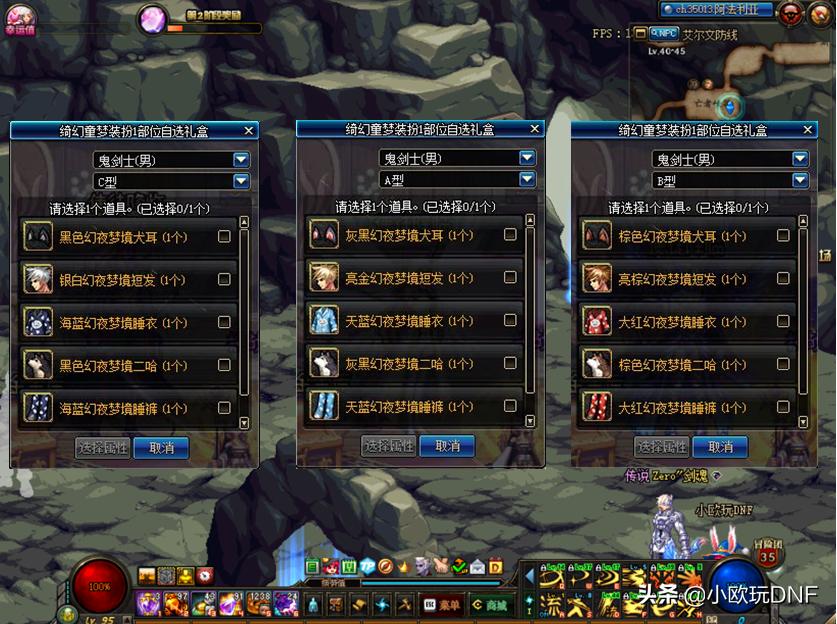The image size is (837, 624).
Task: Select 银白幻夜梦境短发 in the gift box
Action: point(224,280)
